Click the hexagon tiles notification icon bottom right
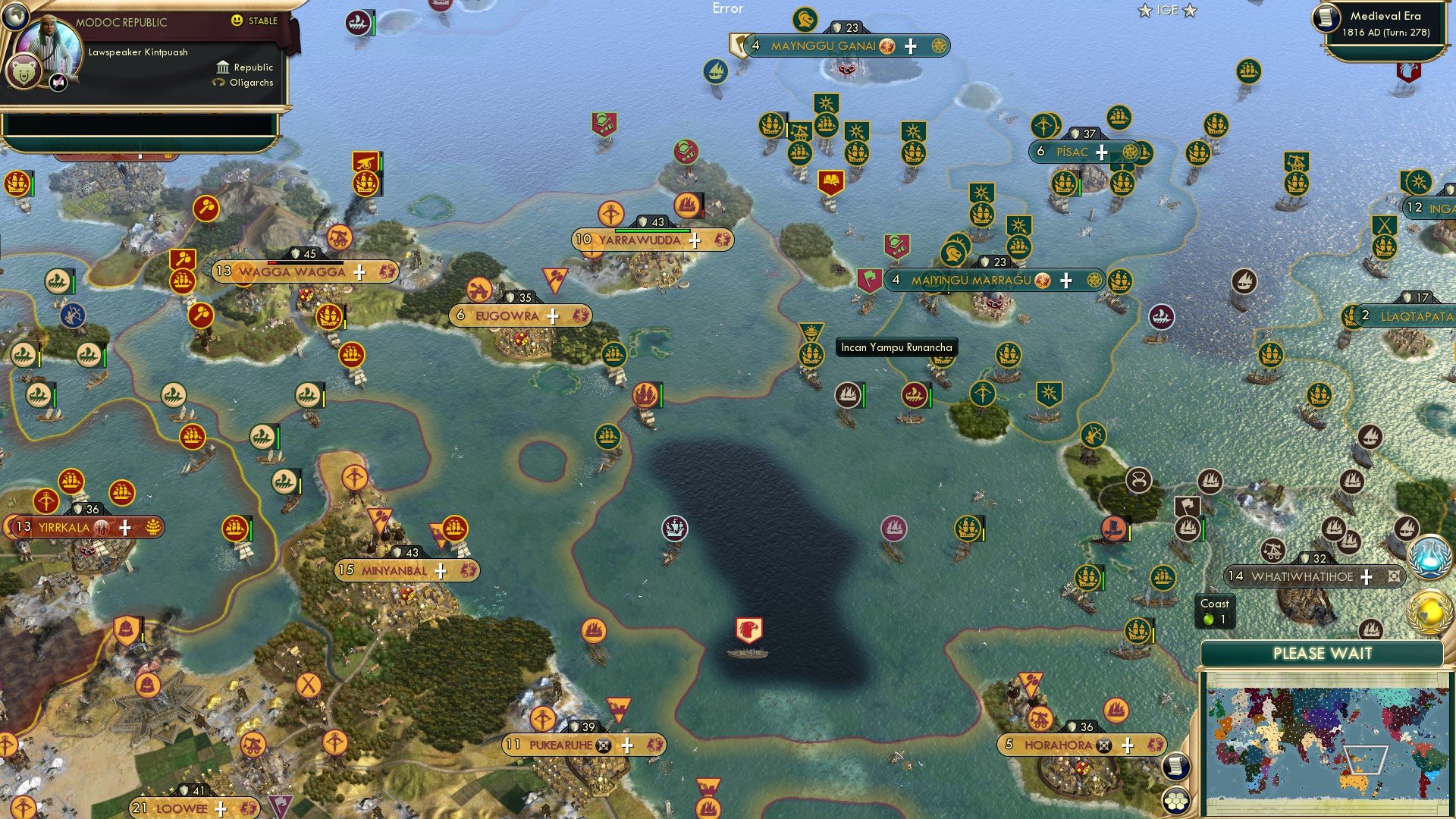The width and height of the screenshot is (1456, 819). tap(1175, 800)
